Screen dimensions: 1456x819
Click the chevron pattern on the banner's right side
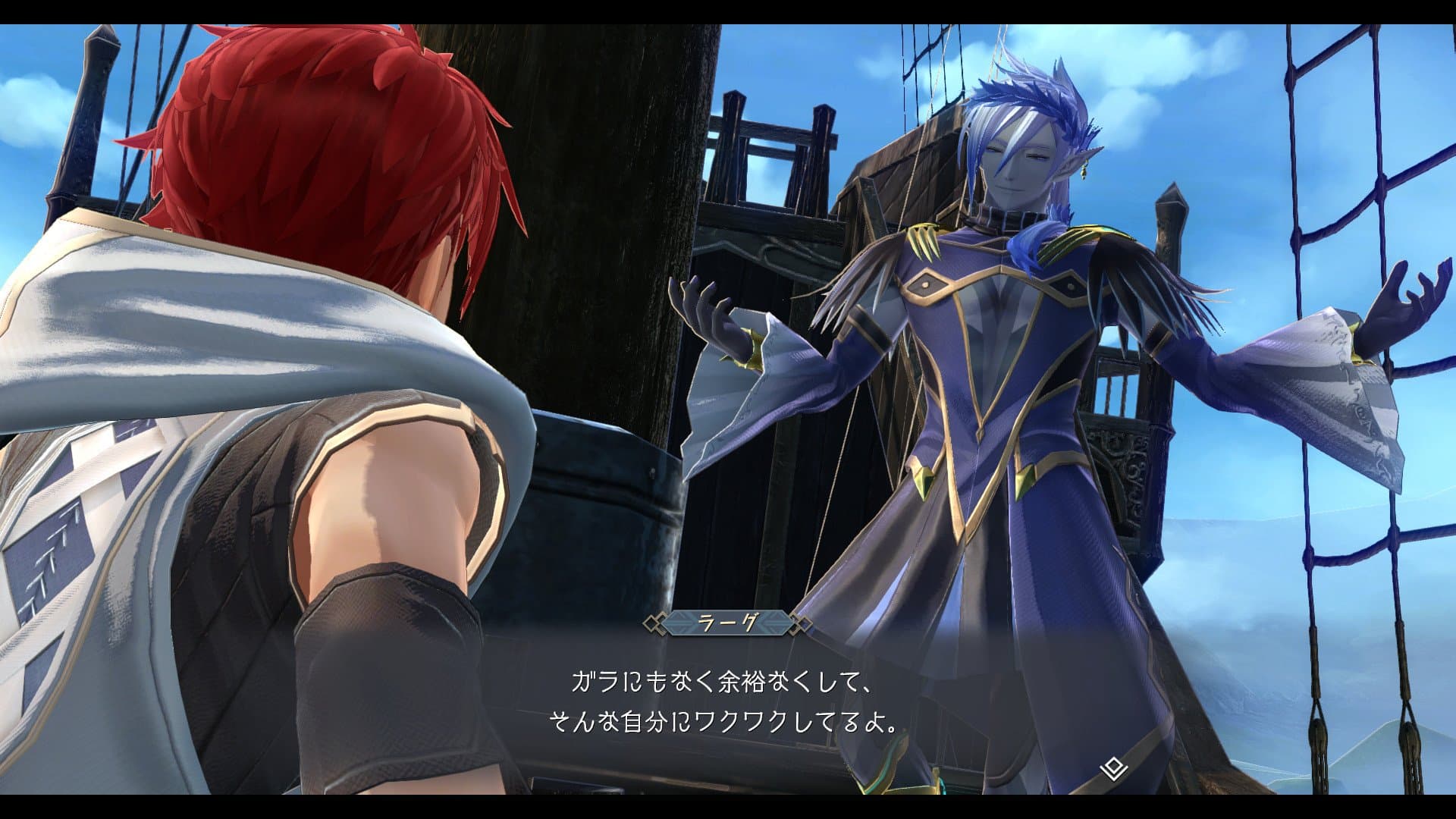tap(774, 623)
